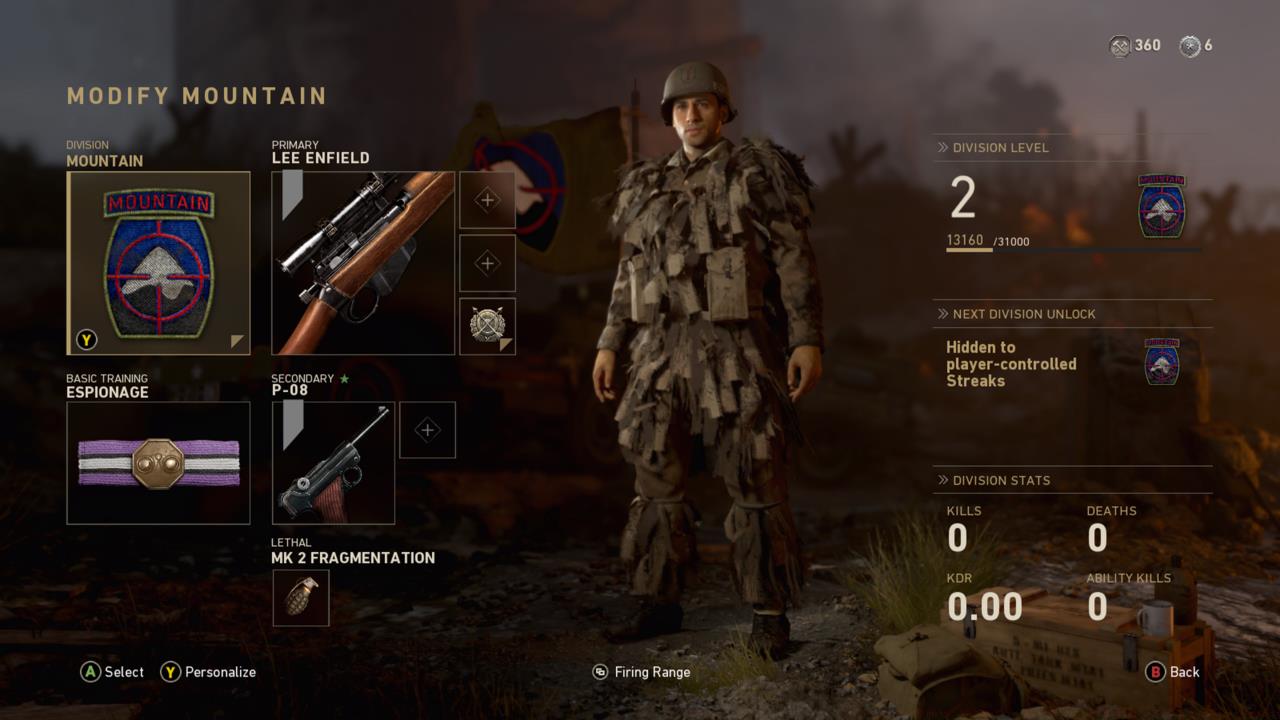
Task: Open the Firing Range
Action: 641,672
